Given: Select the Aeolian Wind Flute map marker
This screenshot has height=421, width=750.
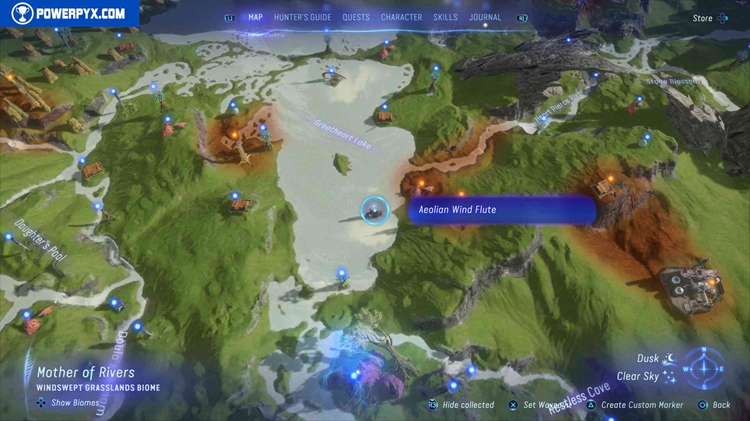Looking at the screenshot, I should click(375, 210).
